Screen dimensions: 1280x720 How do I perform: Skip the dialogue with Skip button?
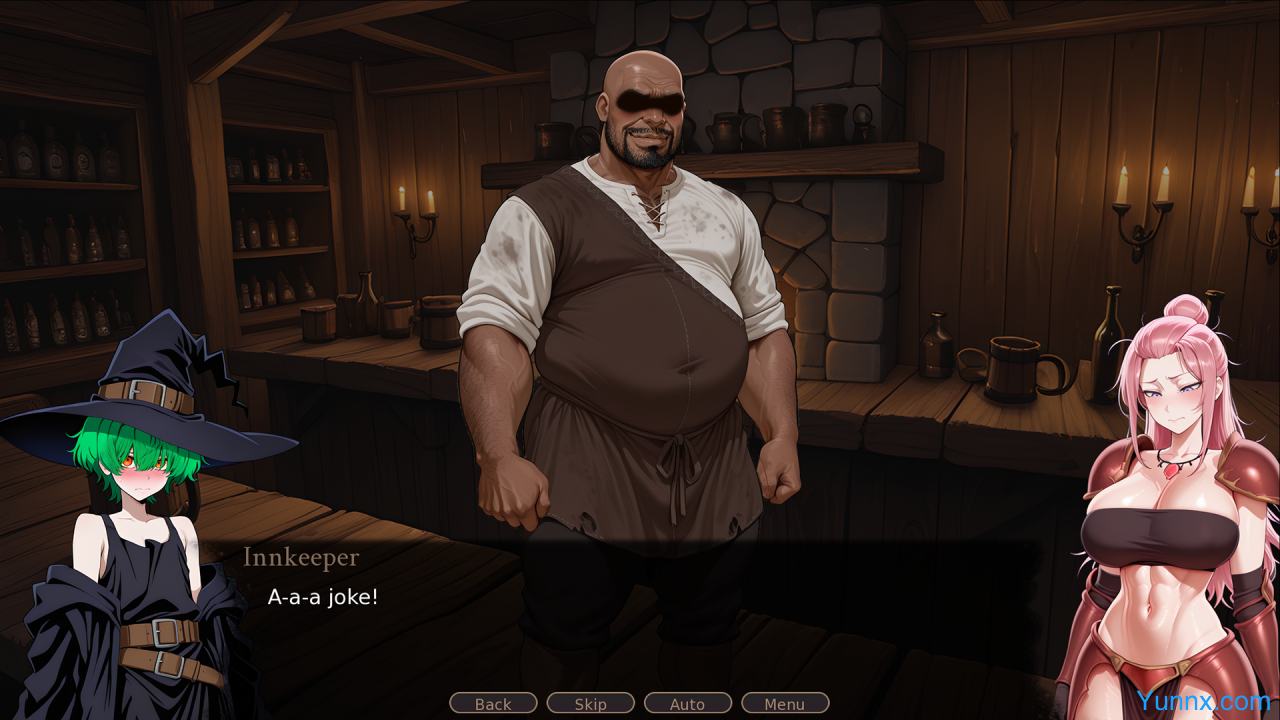click(x=590, y=703)
